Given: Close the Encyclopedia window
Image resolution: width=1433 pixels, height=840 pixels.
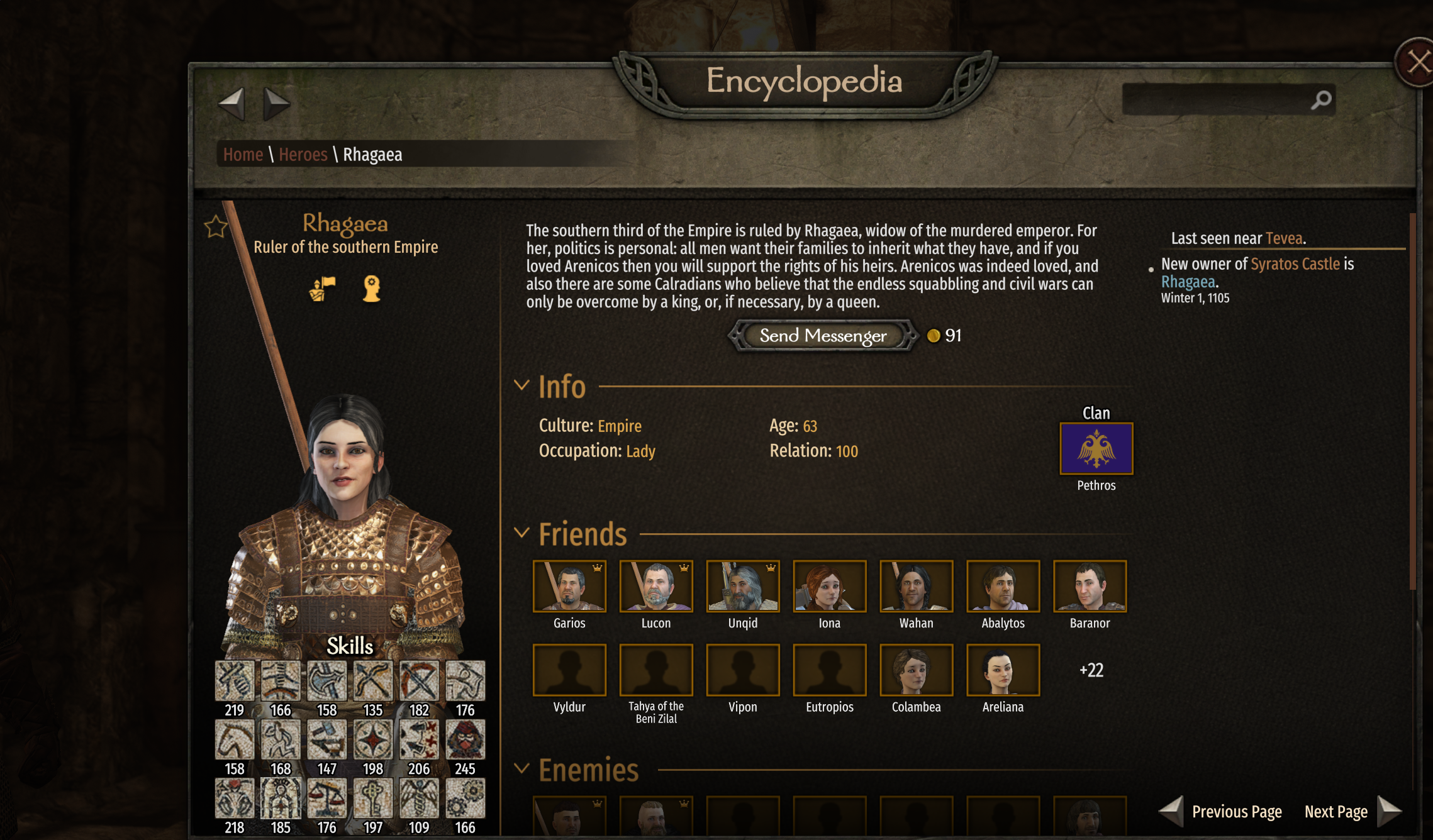Looking at the screenshot, I should click(1417, 63).
